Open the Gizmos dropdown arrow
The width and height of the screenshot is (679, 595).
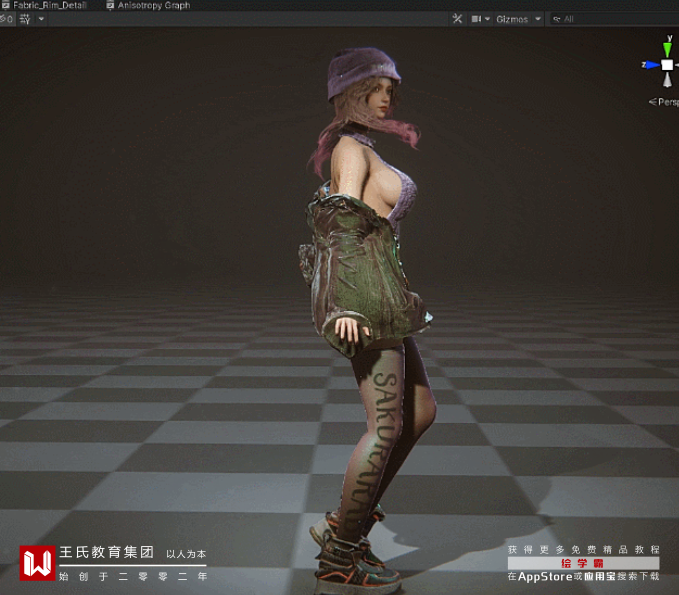(x=538, y=19)
